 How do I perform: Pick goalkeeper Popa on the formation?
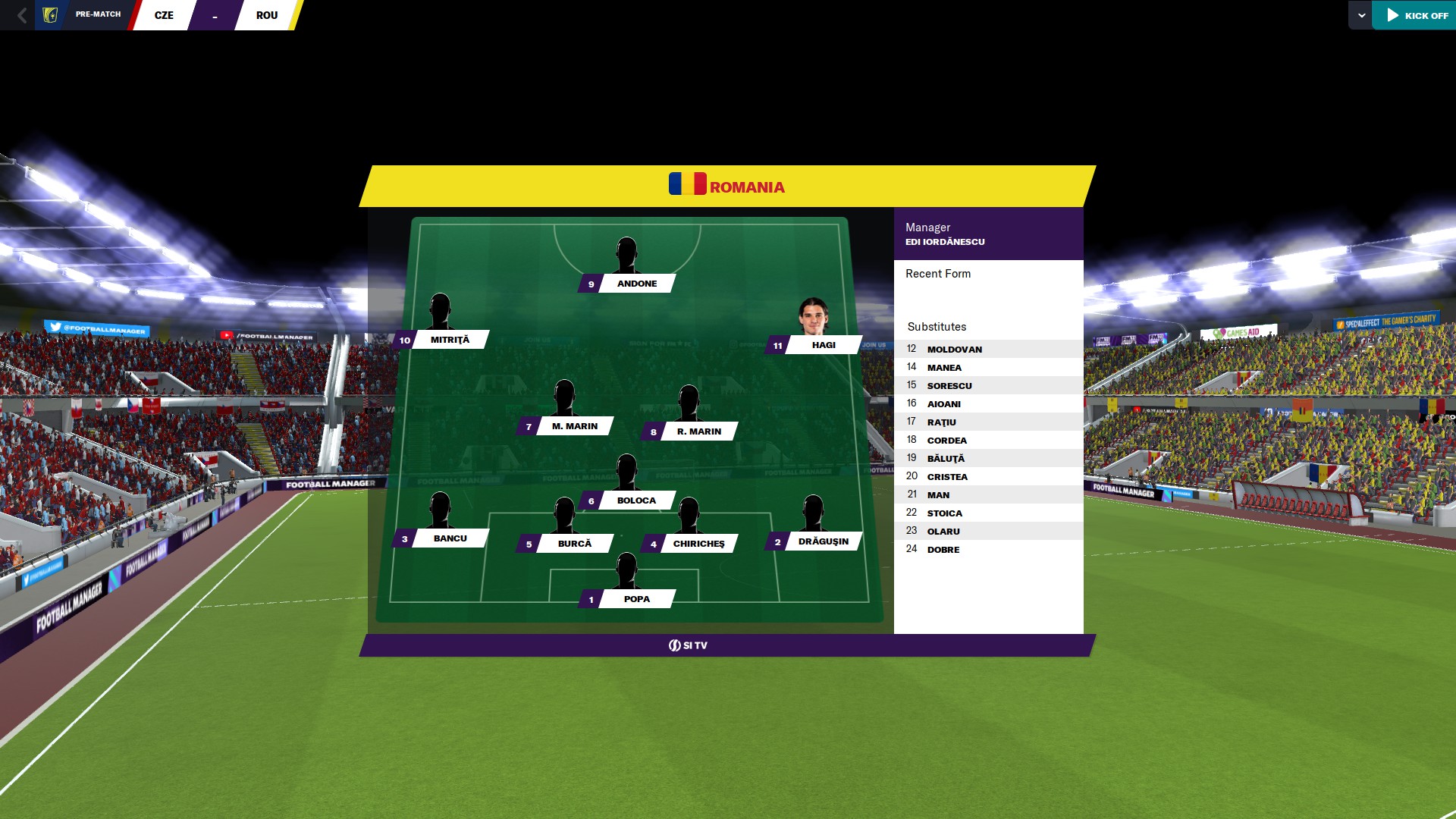point(636,599)
